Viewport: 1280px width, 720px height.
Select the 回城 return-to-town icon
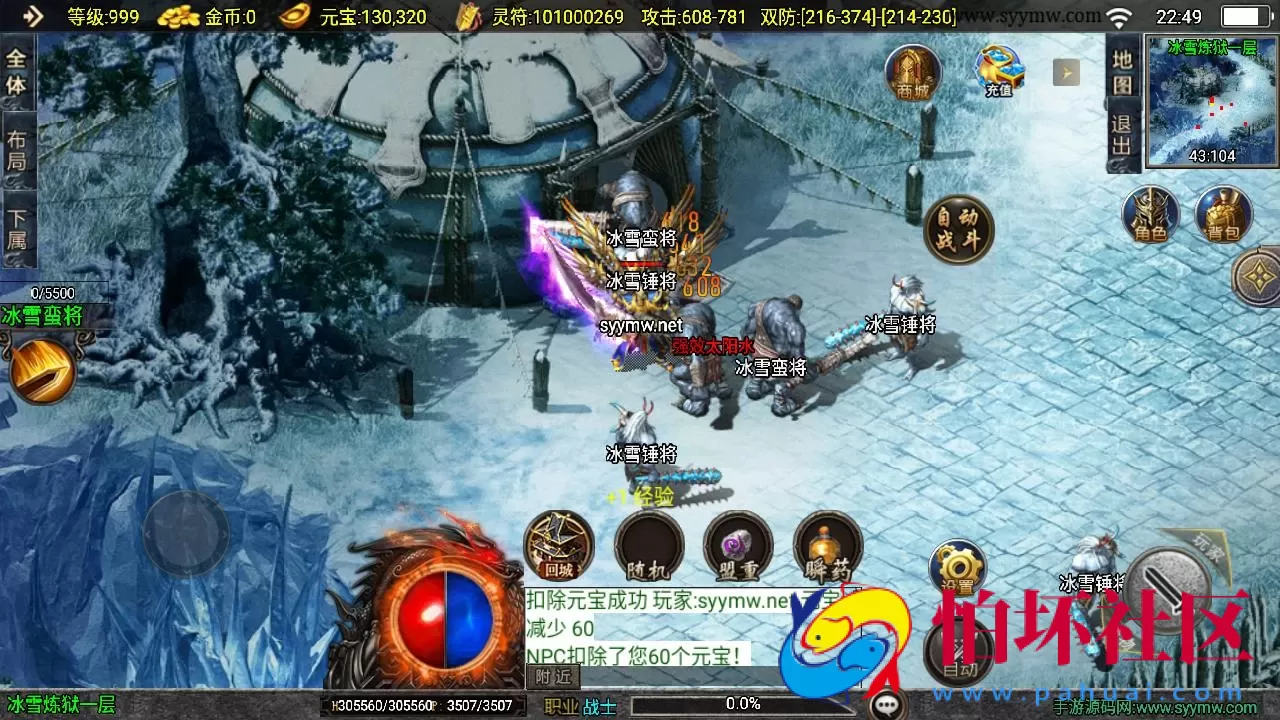point(558,546)
